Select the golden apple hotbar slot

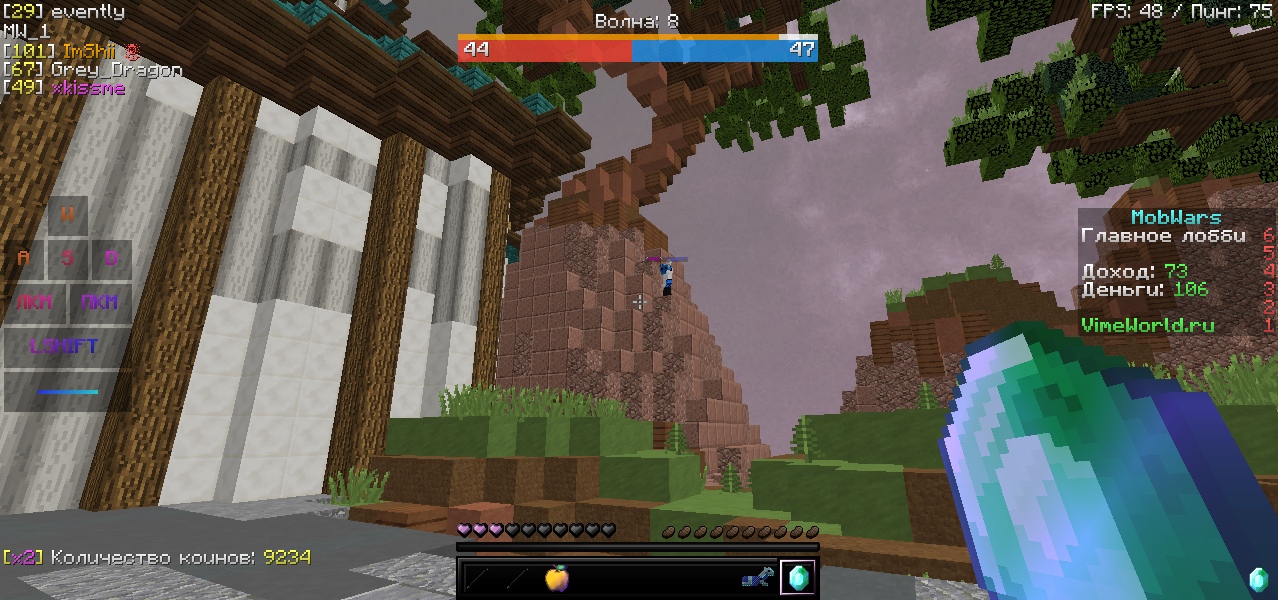pos(557,577)
